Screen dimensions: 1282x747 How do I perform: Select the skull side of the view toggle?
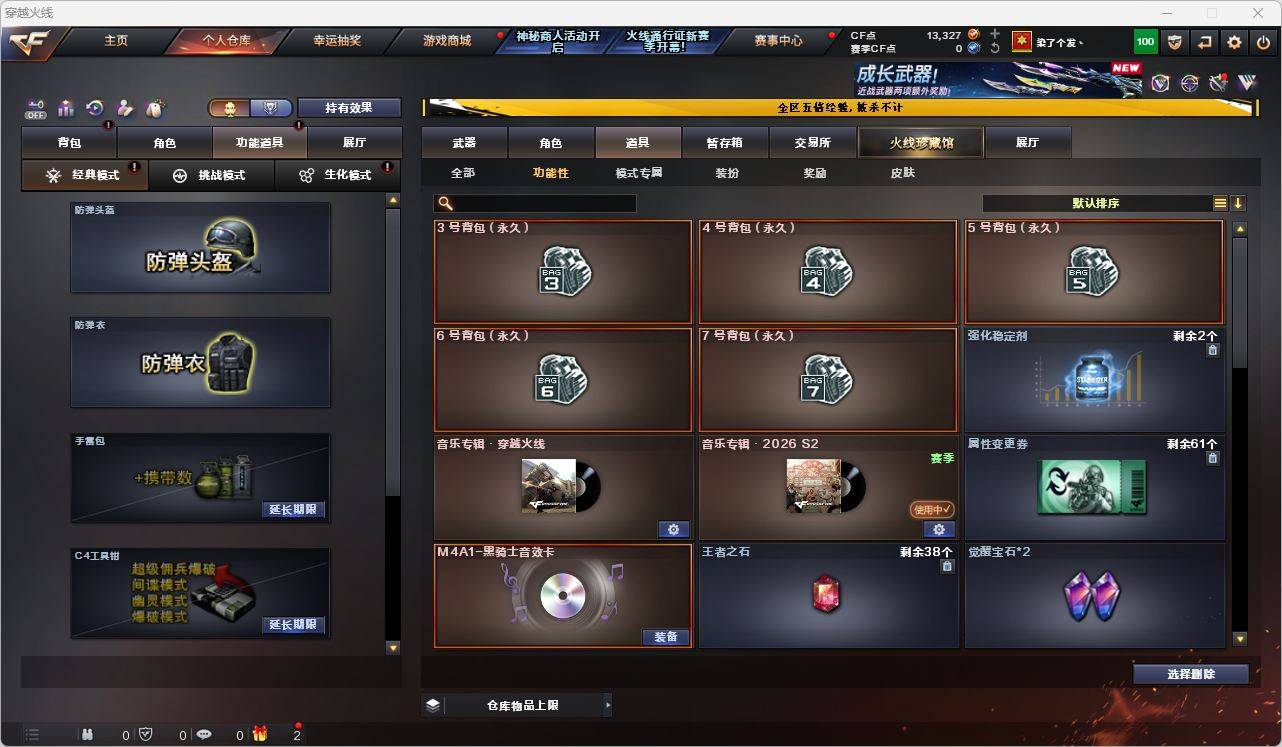[231, 108]
